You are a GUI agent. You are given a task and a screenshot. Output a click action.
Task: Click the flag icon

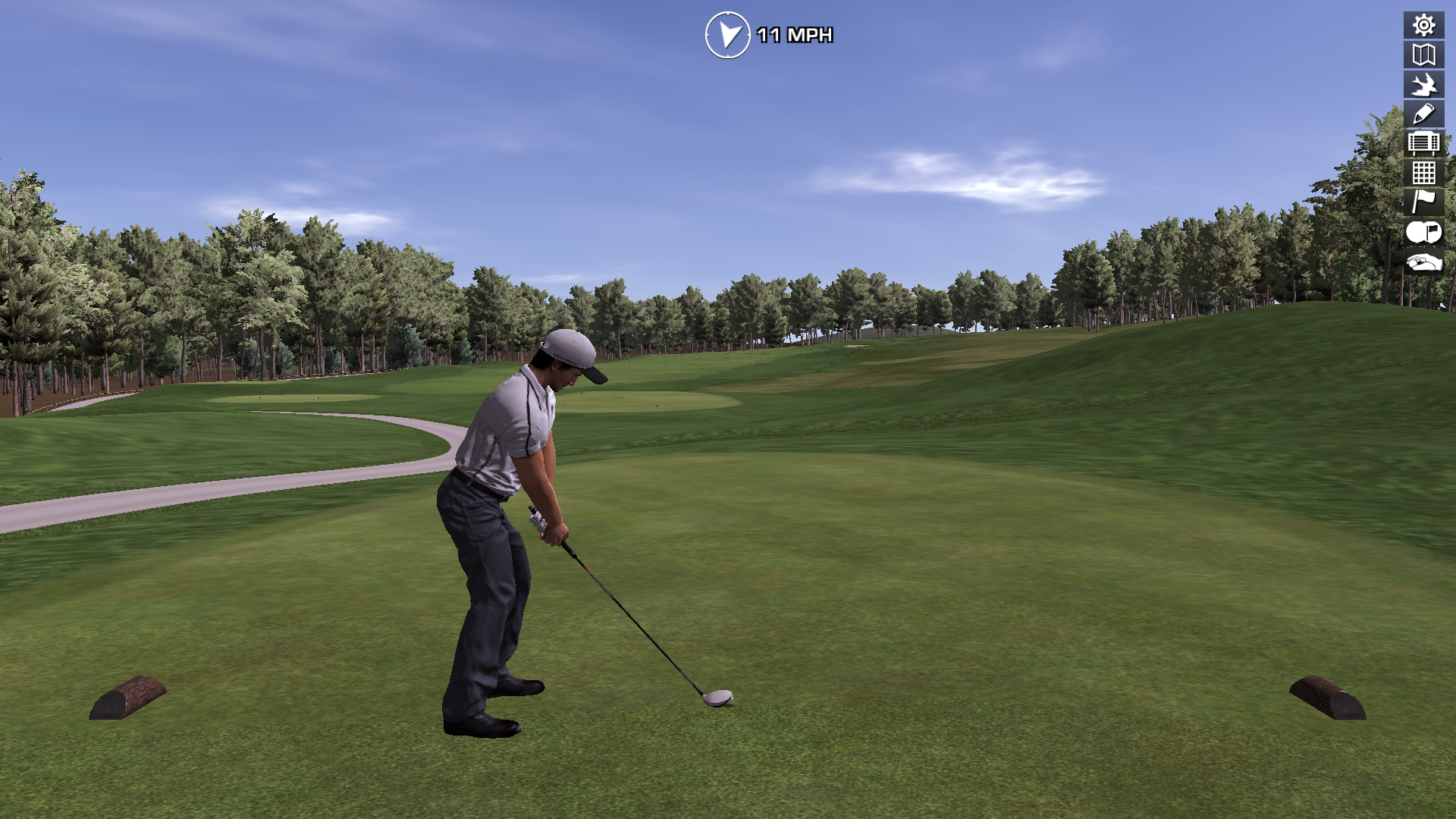coord(1423,202)
